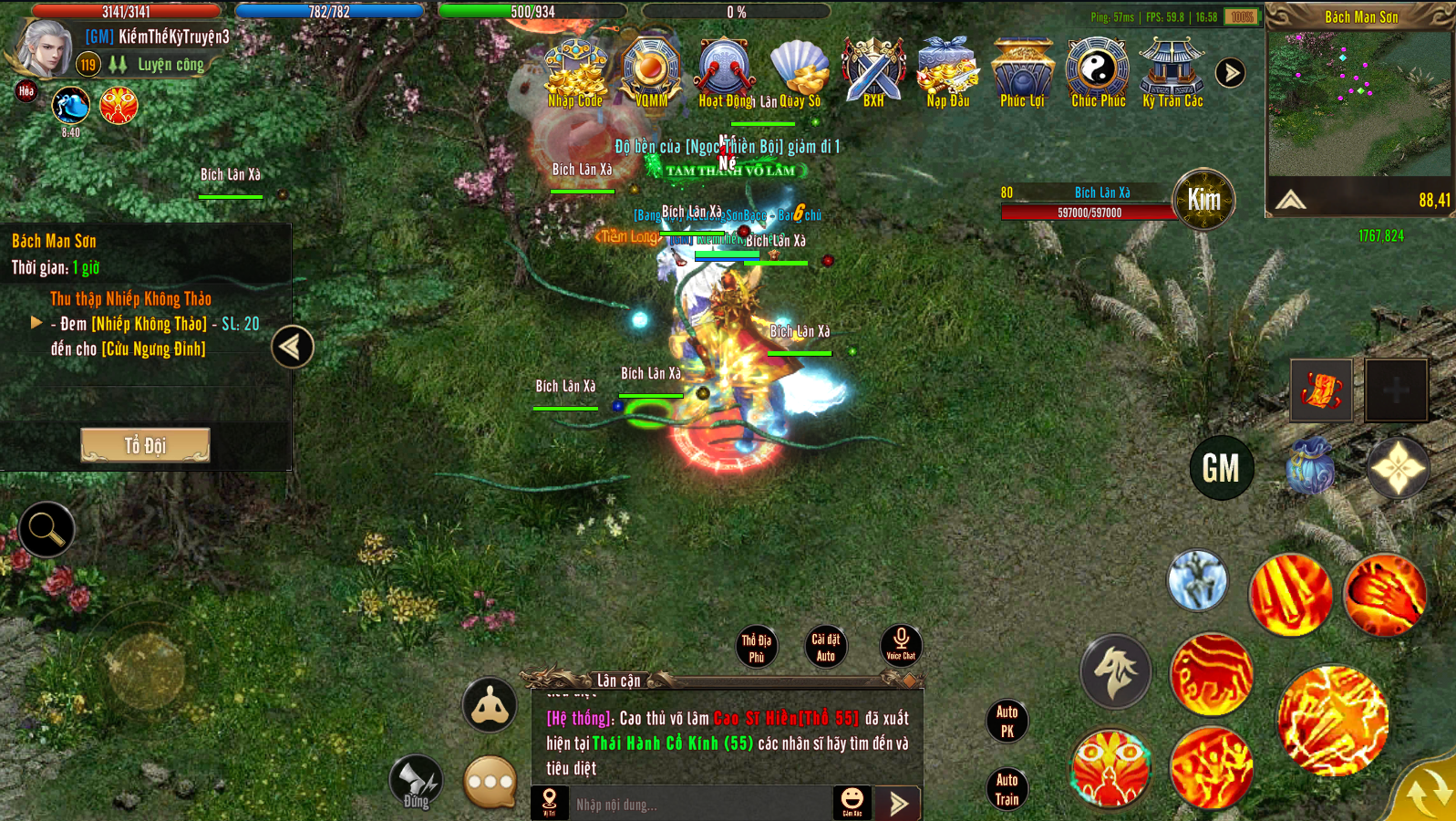Show more top menu icons with arrow
Screen dimensions: 1456x821
tap(1230, 73)
